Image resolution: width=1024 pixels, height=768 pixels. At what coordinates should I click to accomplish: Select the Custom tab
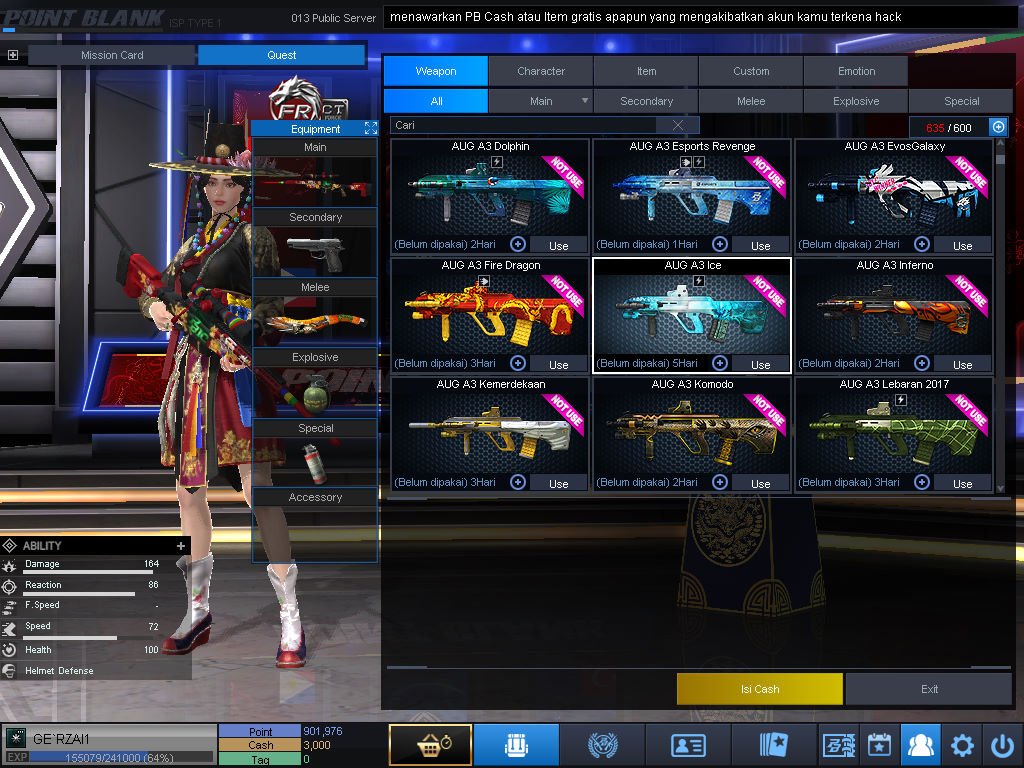(751, 71)
